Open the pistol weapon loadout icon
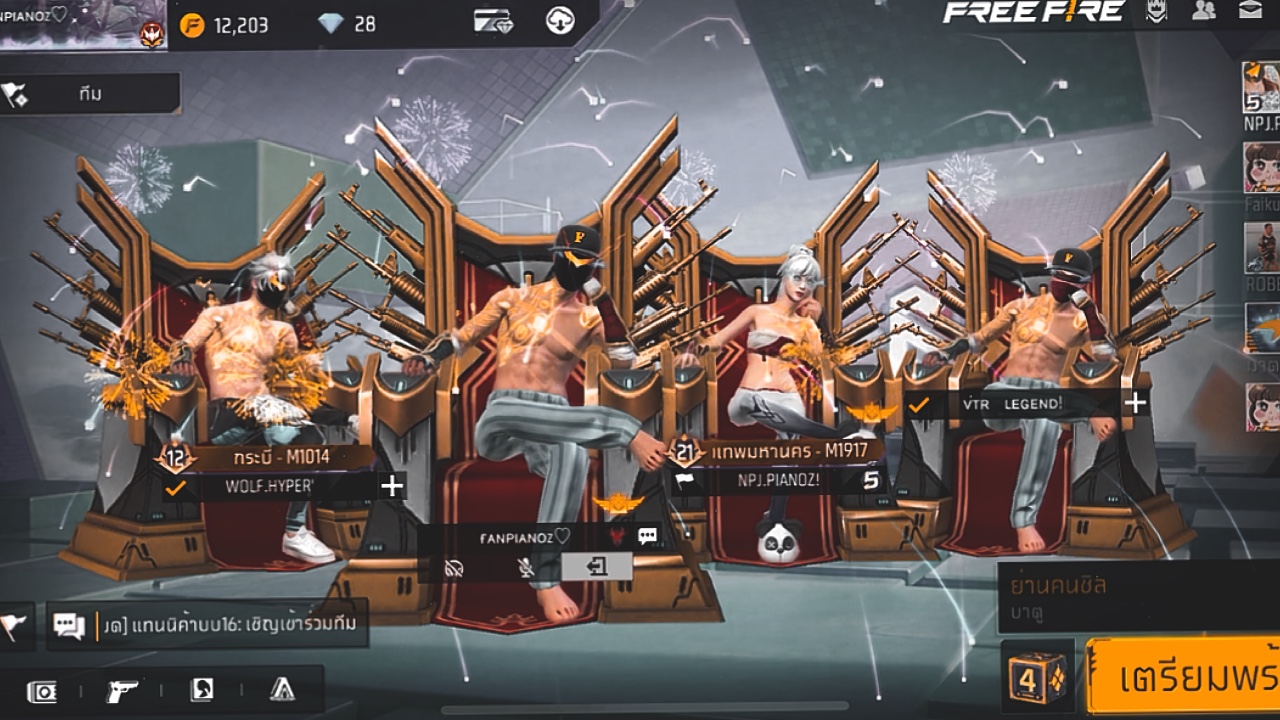 tap(122, 690)
